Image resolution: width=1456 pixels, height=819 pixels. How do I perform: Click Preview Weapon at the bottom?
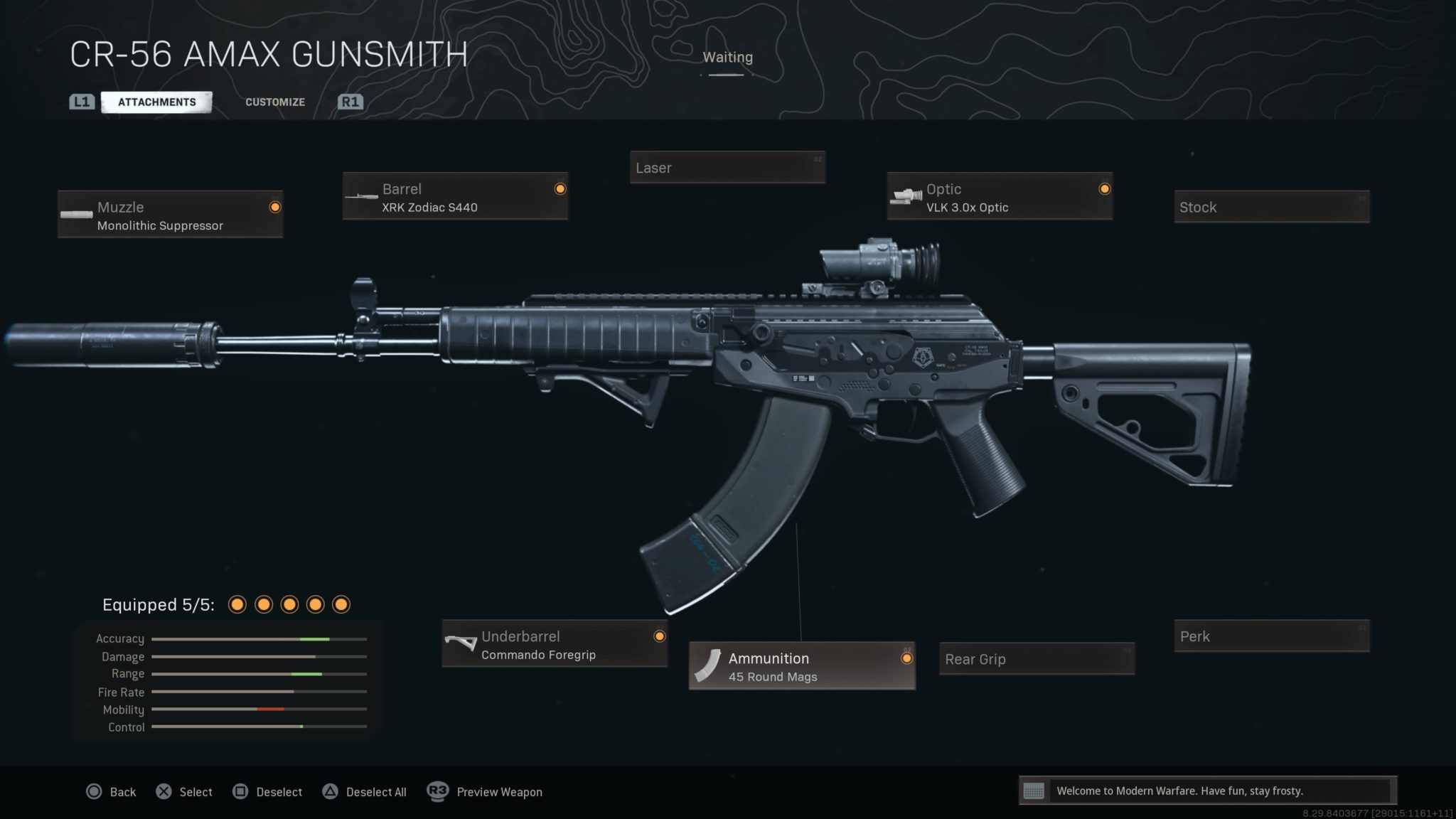pyautogui.click(x=499, y=791)
